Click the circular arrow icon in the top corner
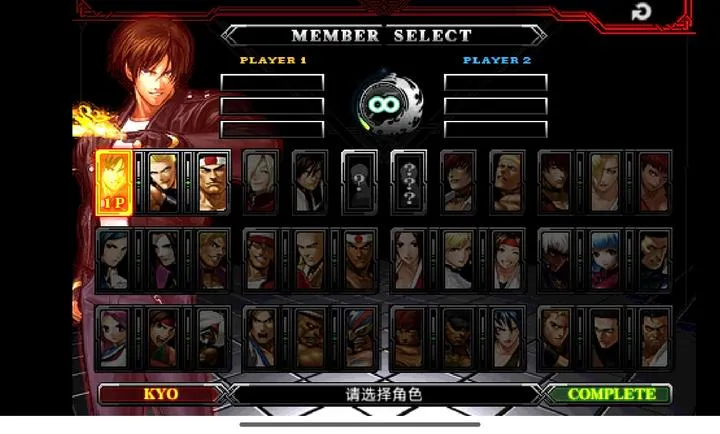720x434 pixels. pyautogui.click(x=640, y=12)
